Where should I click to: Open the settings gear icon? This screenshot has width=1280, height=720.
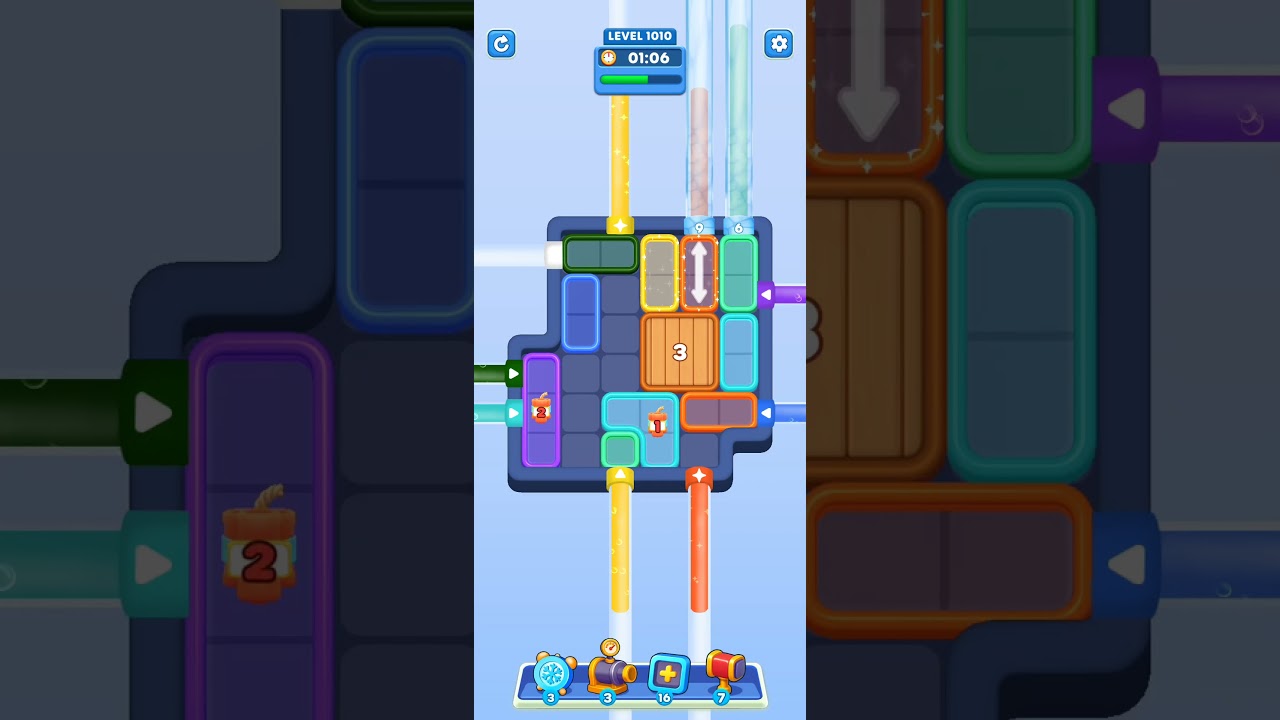point(779,44)
